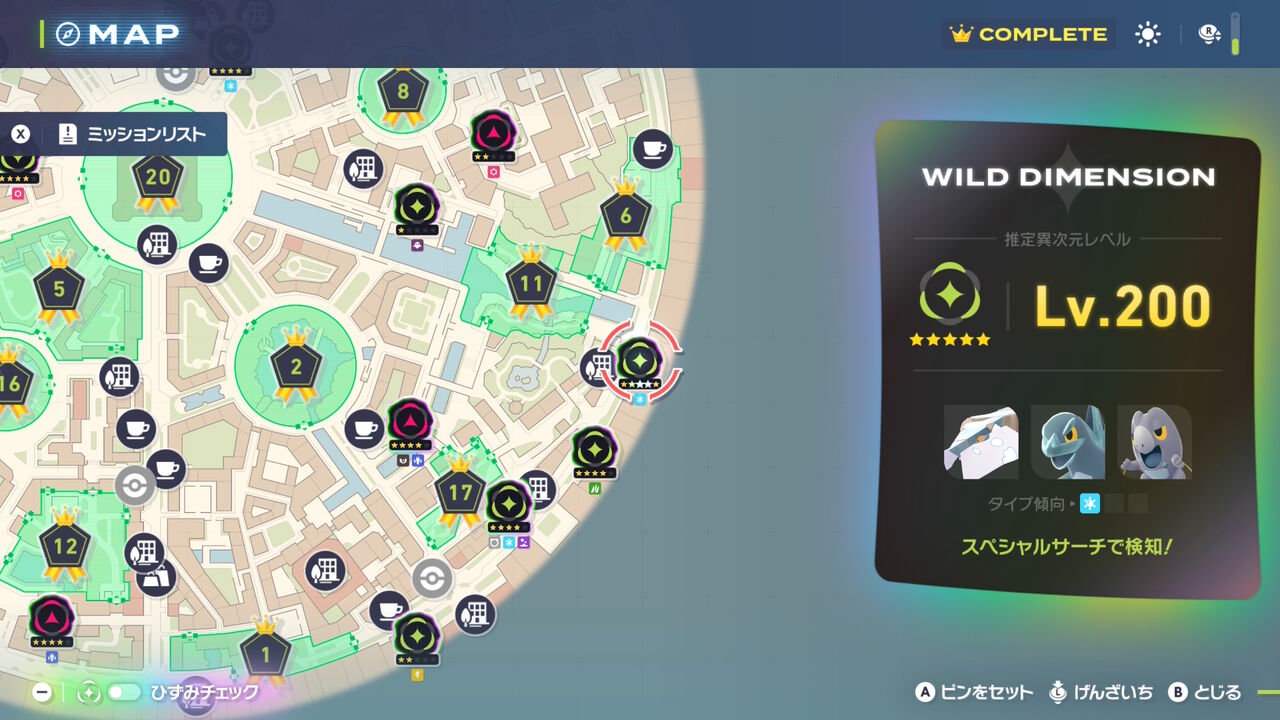Screen dimensions: 1280x720
Task: Select the zone 20 pentagon marker
Action: [x=158, y=180]
